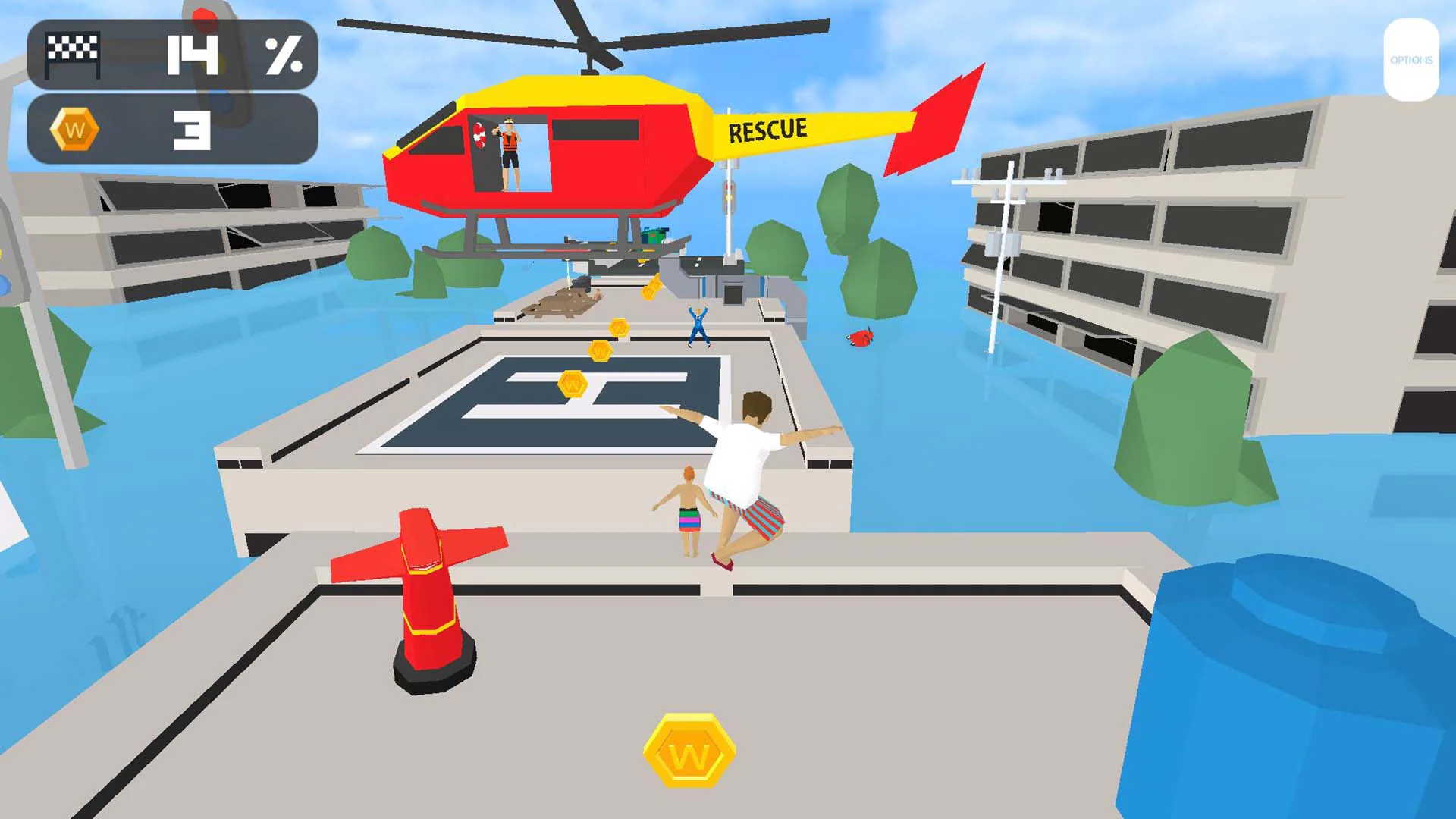Click the RESCUE banner on the helicopter tail
The height and width of the screenshot is (819, 1456).
tap(766, 129)
